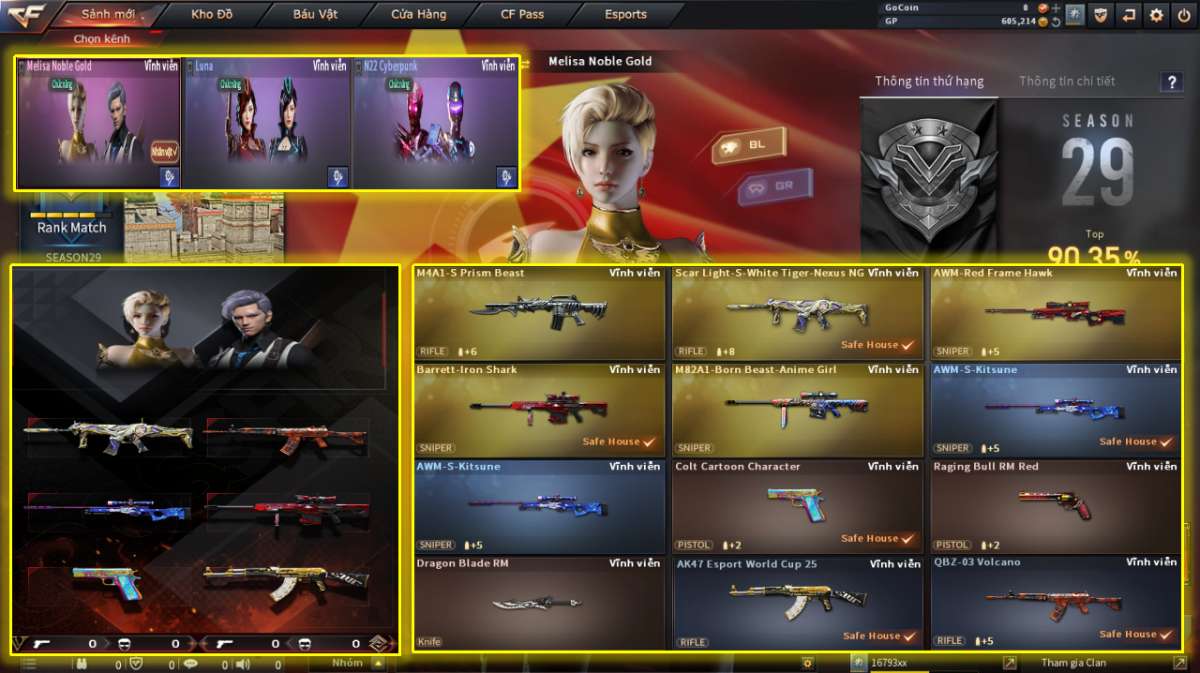
Task: Open the Esports tab
Action: [x=625, y=15]
